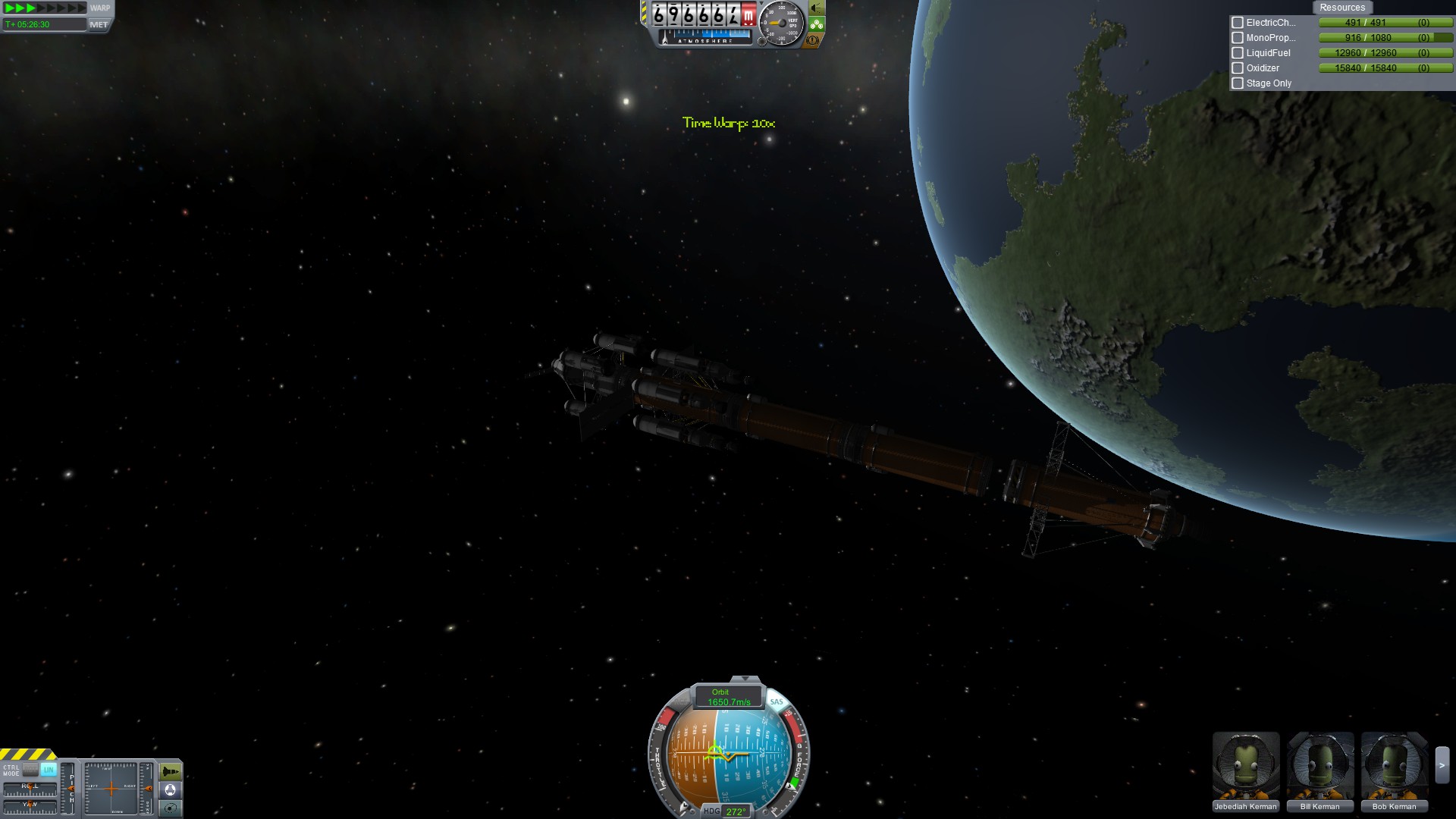Toggle the Stage Only checkbox
This screenshot has width=1456, height=819.
[x=1238, y=83]
